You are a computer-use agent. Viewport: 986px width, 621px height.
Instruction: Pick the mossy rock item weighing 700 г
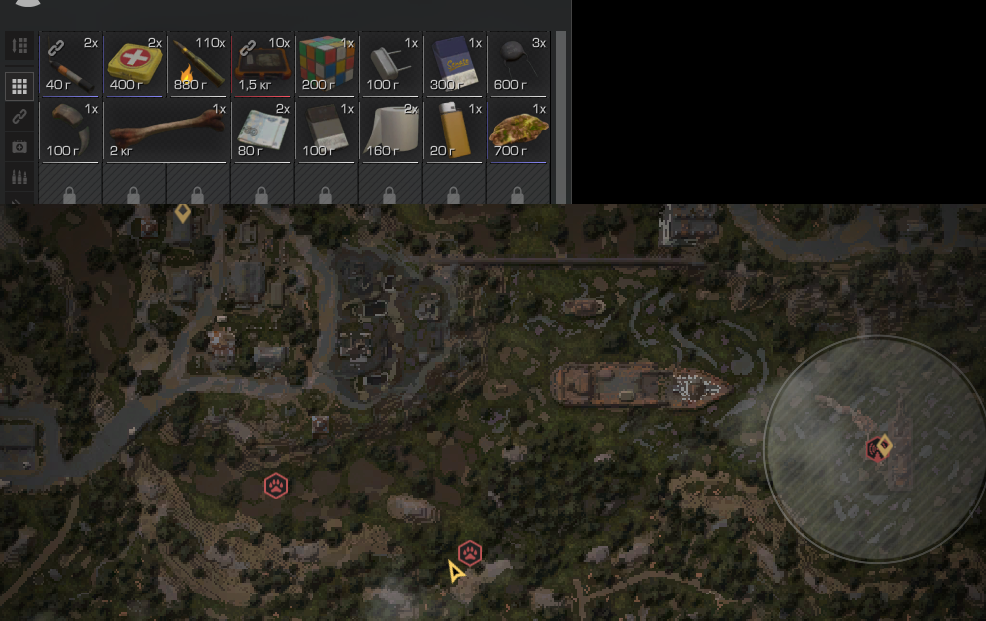(x=518, y=130)
